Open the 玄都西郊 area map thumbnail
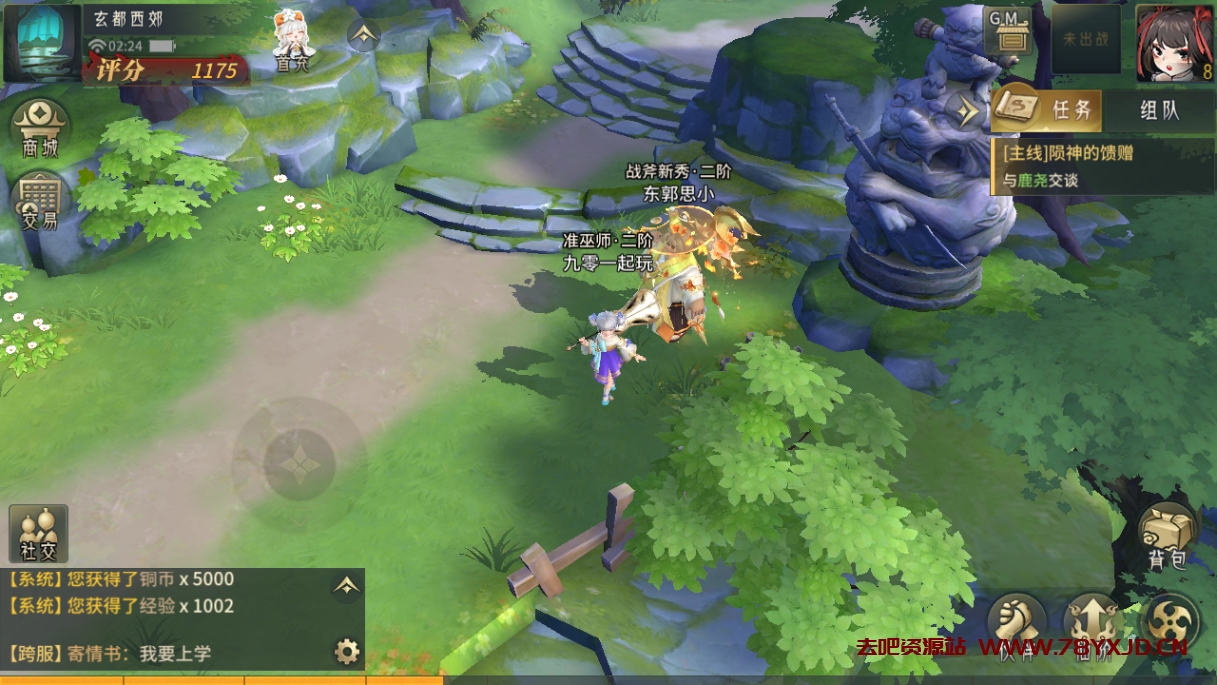 click(x=41, y=42)
